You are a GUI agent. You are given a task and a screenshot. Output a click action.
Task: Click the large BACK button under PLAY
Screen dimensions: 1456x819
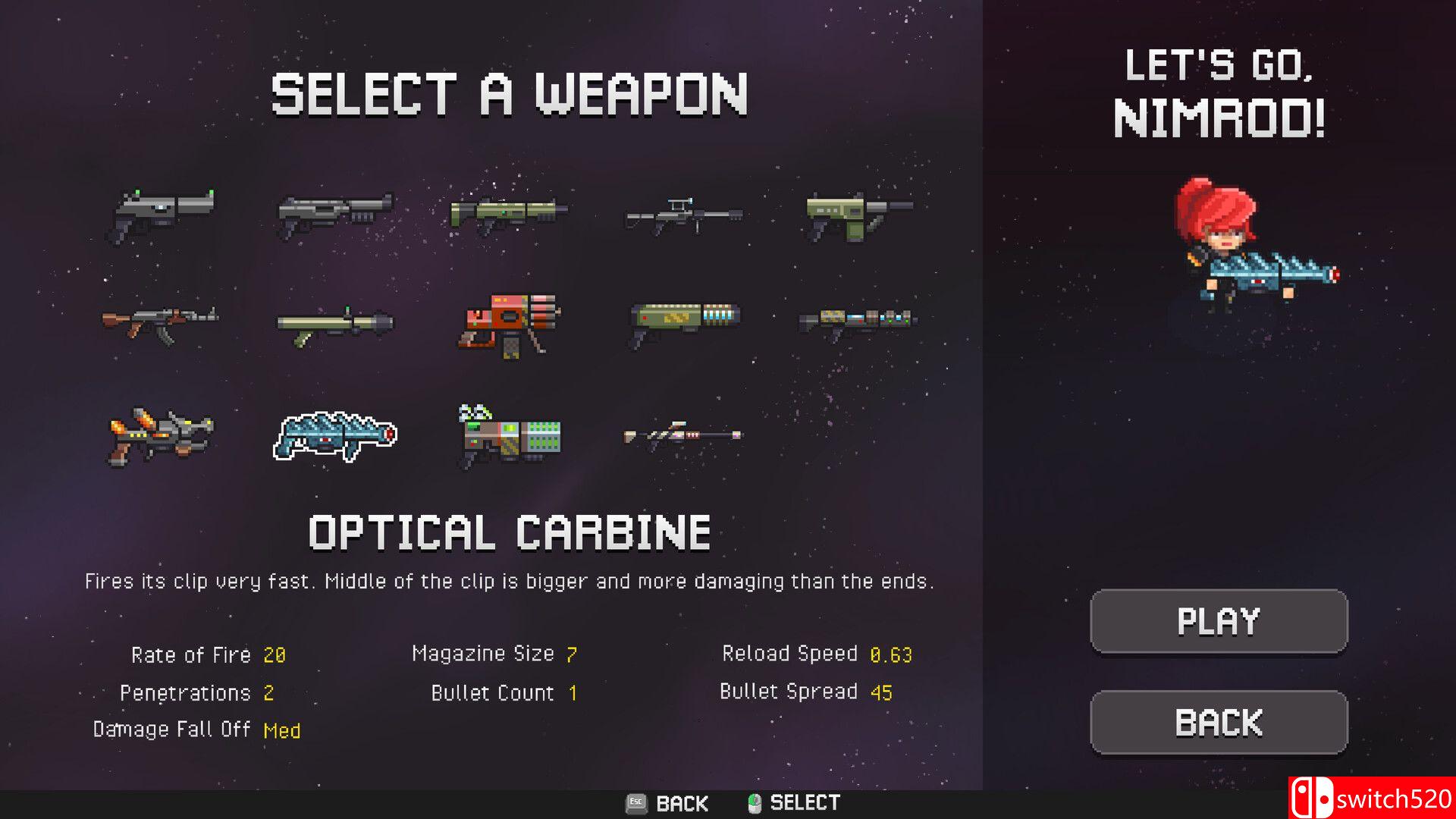pyautogui.click(x=1219, y=722)
